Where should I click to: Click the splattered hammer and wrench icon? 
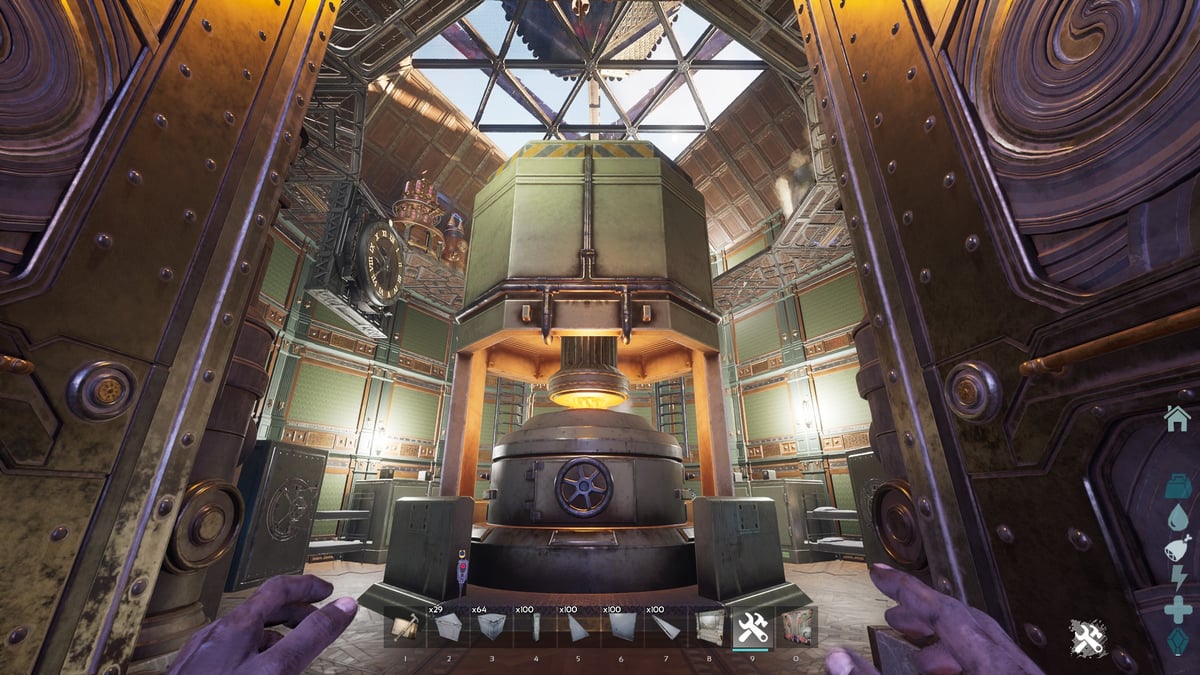[x=1087, y=637]
